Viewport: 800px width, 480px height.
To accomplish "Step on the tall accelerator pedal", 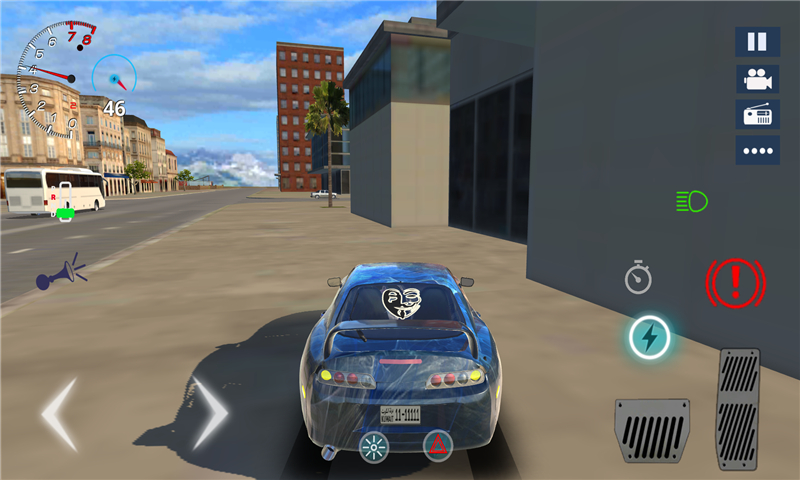I will click(738, 408).
